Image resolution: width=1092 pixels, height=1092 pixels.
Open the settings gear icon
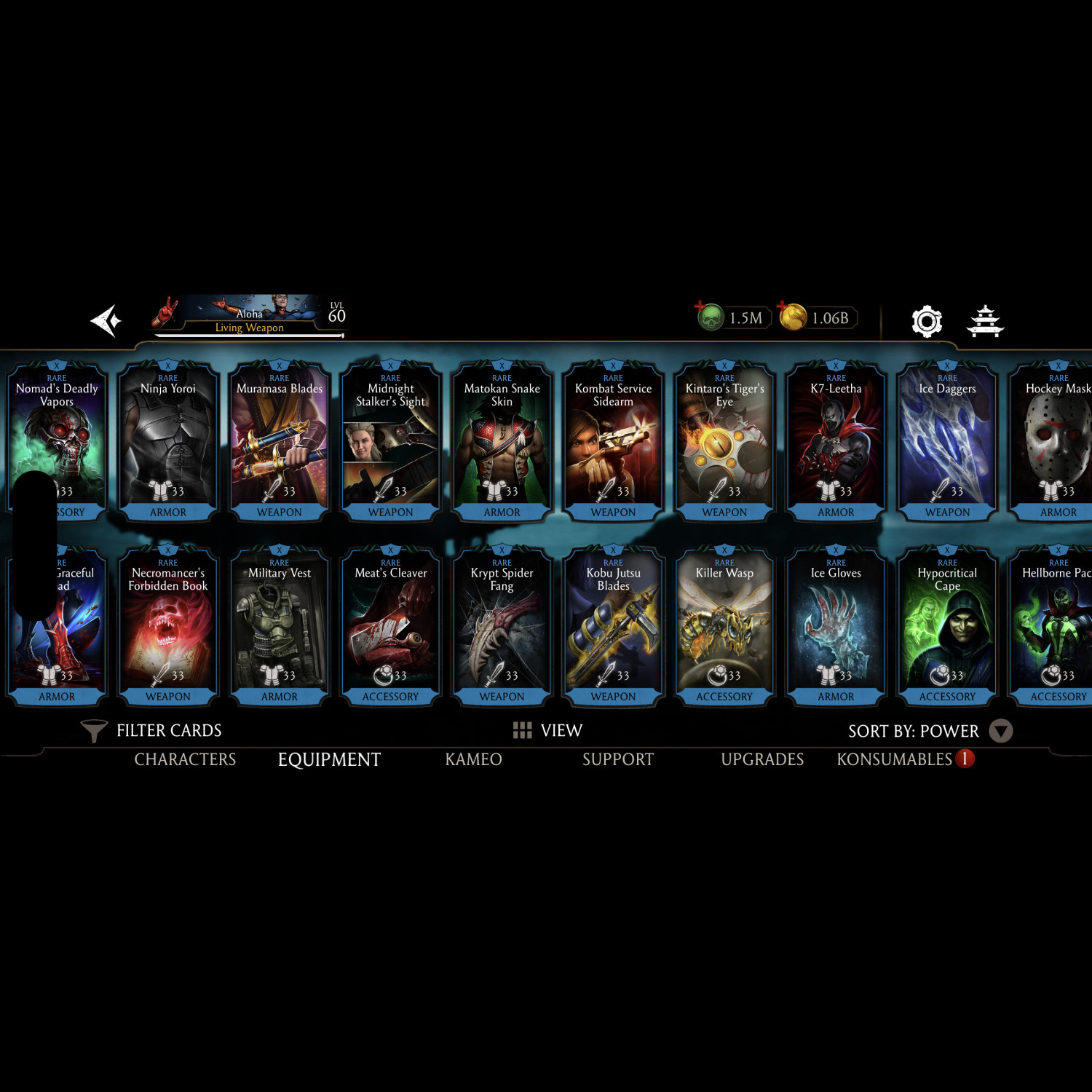point(927,321)
